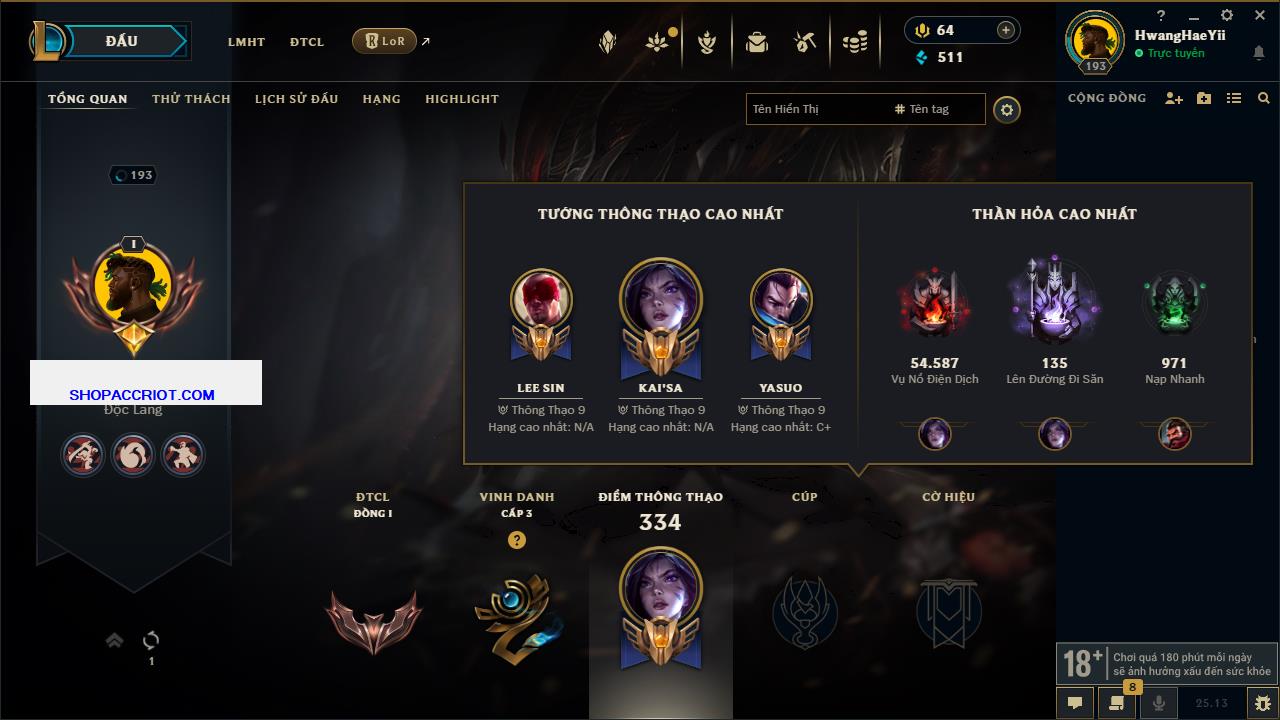The width and height of the screenshot is (1280, 720).
Task: Switch to the LMHT game mode
Action: pyautogui.click(x=246, y=42)
